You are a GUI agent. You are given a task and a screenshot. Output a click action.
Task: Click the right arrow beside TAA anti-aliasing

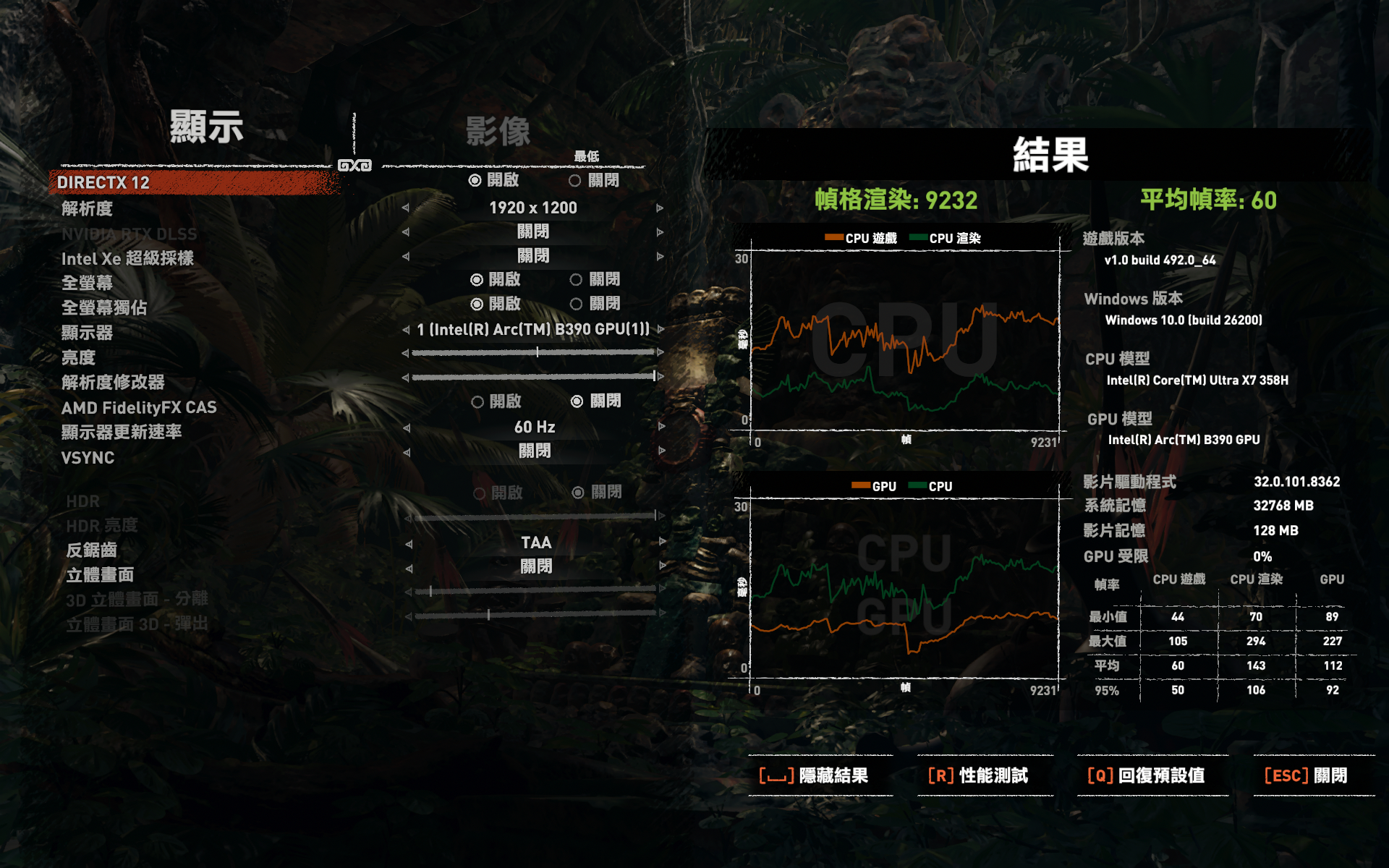[661, 542]
